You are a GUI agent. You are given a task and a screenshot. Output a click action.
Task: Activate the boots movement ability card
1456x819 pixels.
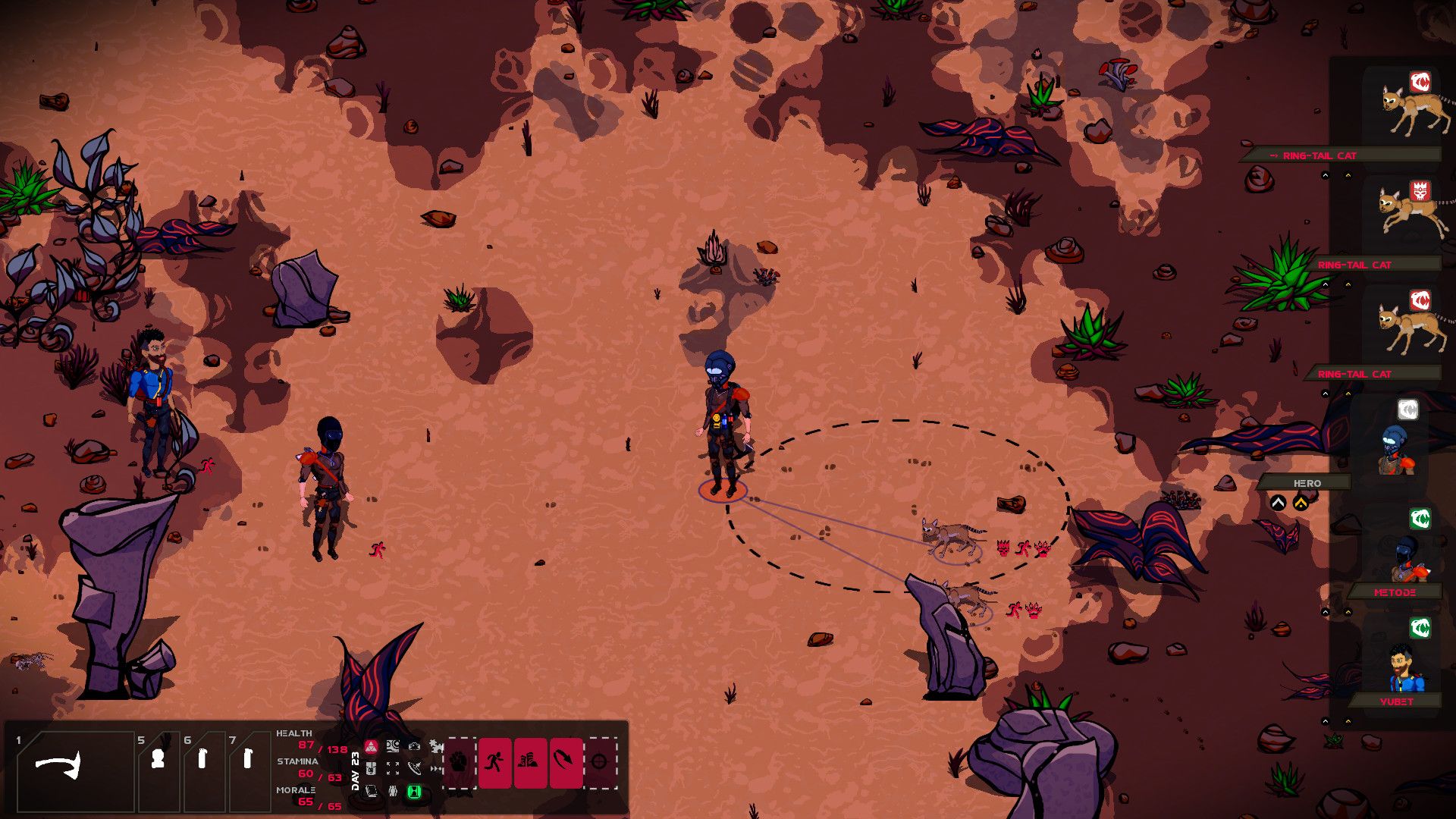pos(530,761)
